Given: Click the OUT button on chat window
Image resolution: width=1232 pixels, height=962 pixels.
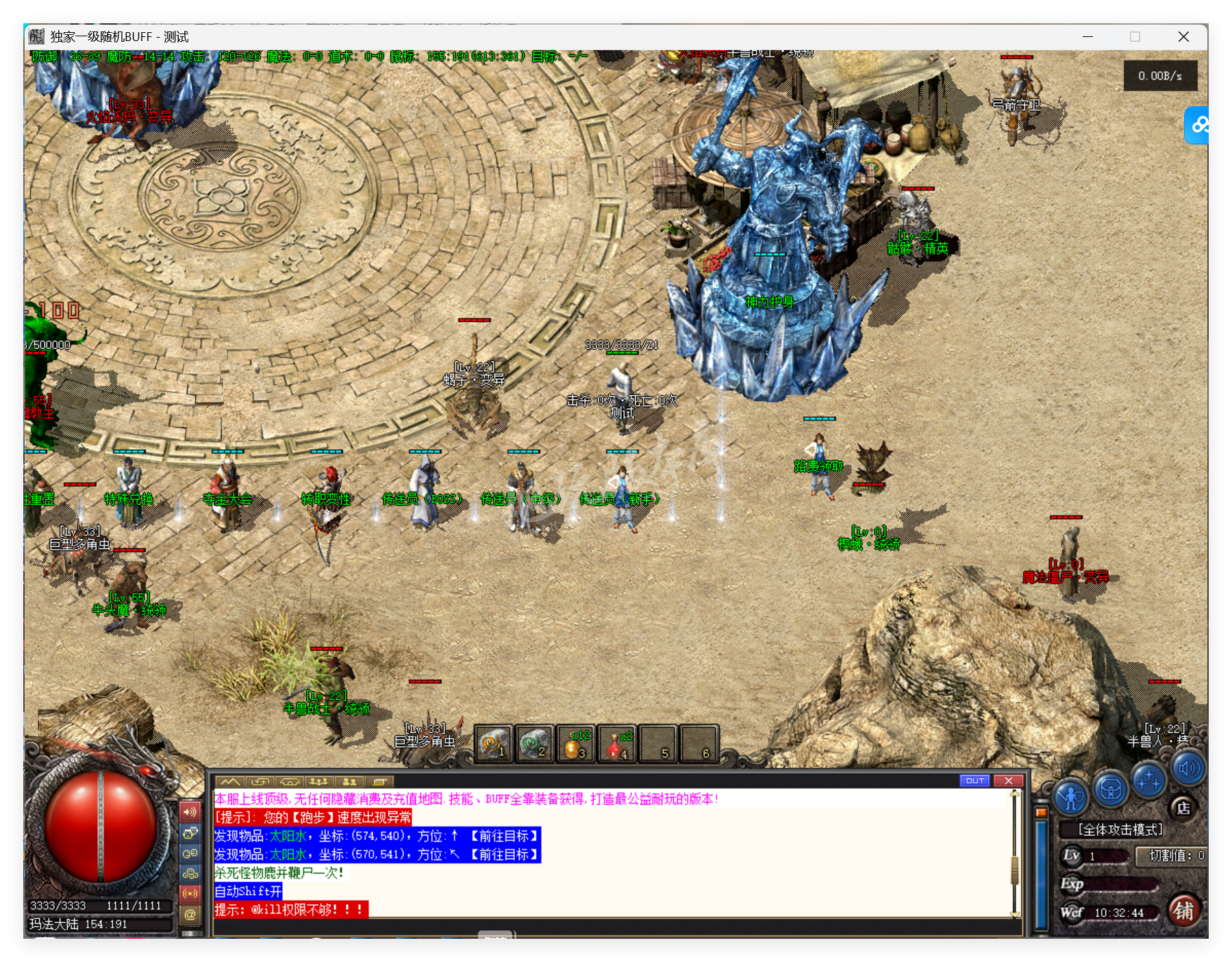Looking at the screenshot, I should click(975, 781).
